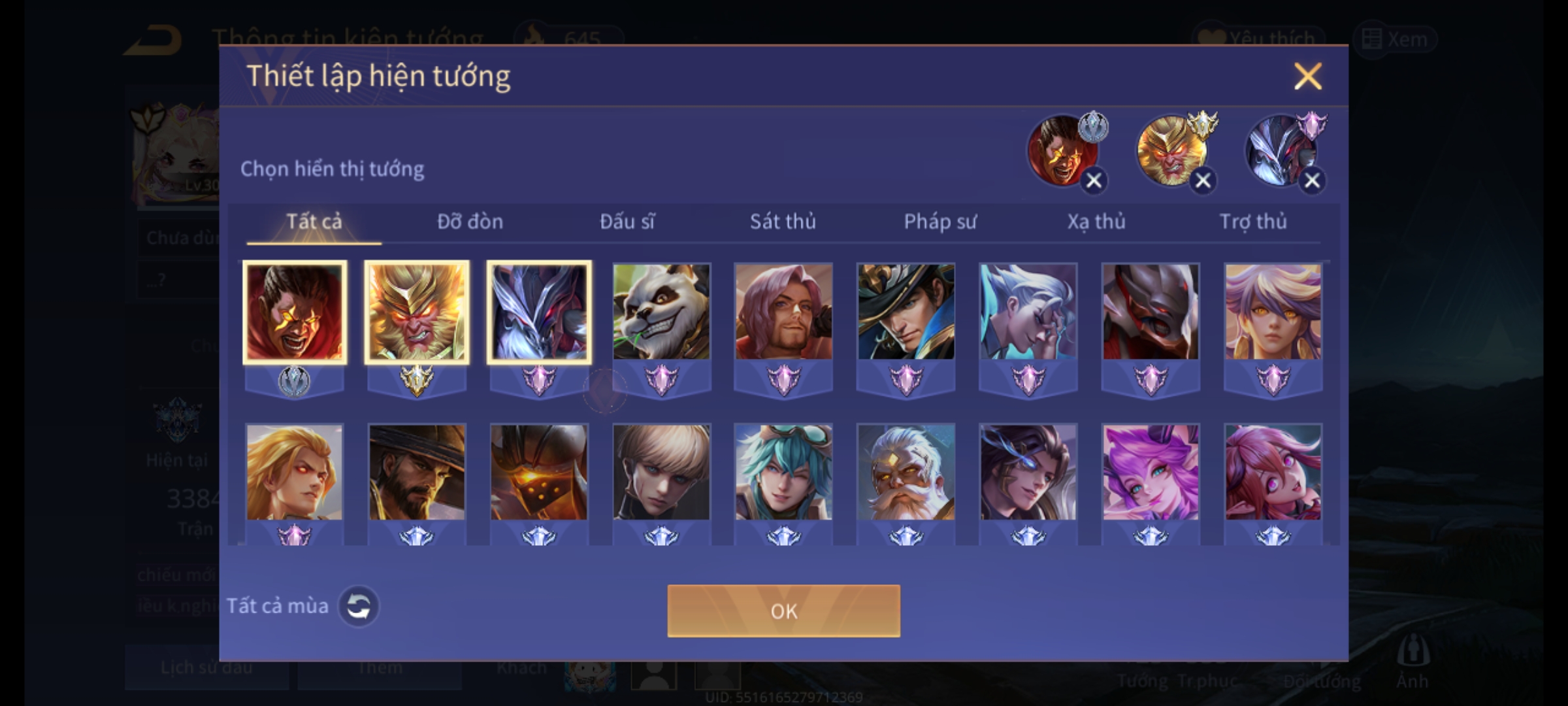The image size is (1568, 706).
Task: Switch to the Xạ thủ tab
Action: click(x=1096, y=222)
